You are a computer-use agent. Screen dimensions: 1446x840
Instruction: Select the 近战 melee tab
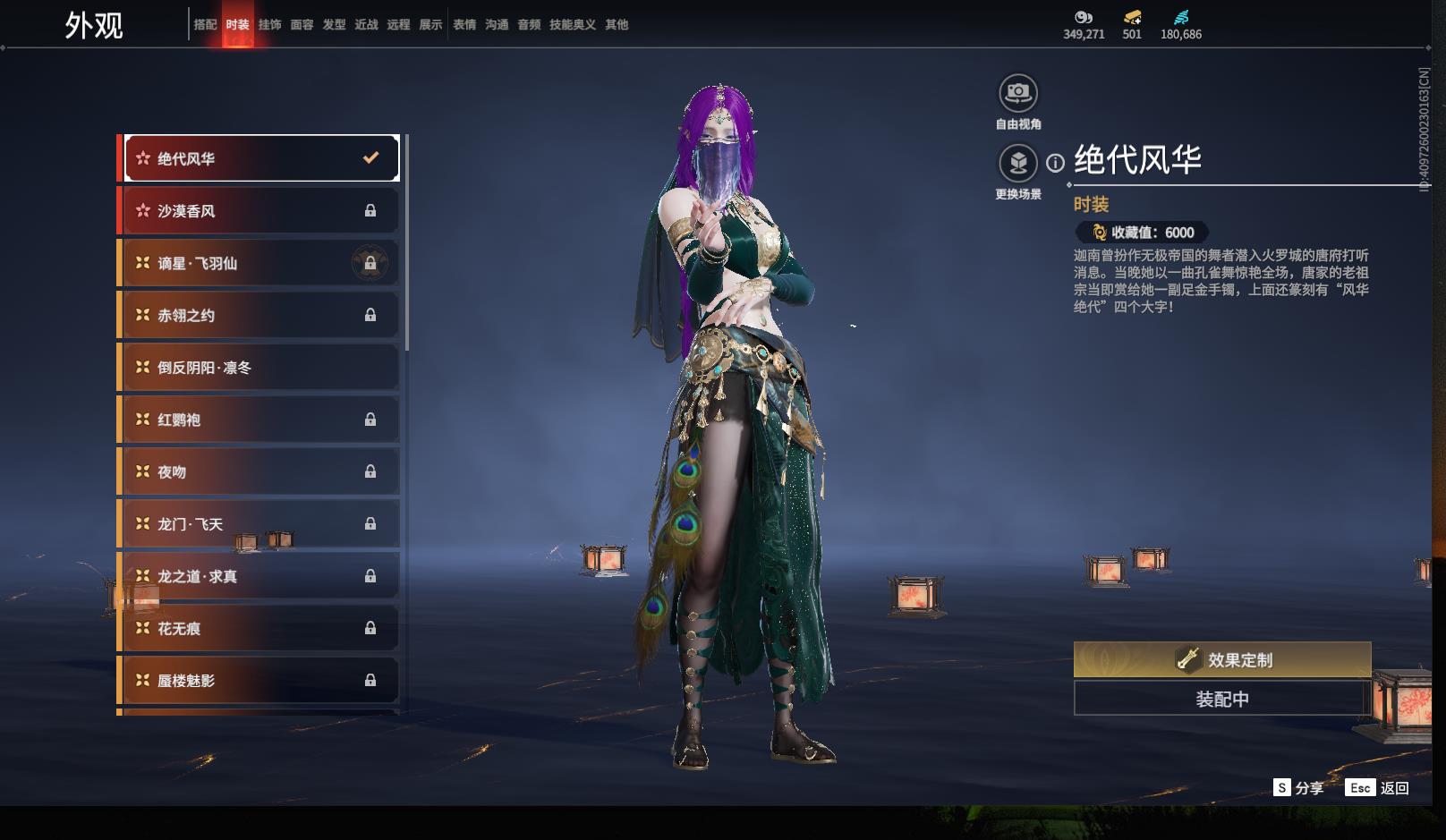click(366, 25)
